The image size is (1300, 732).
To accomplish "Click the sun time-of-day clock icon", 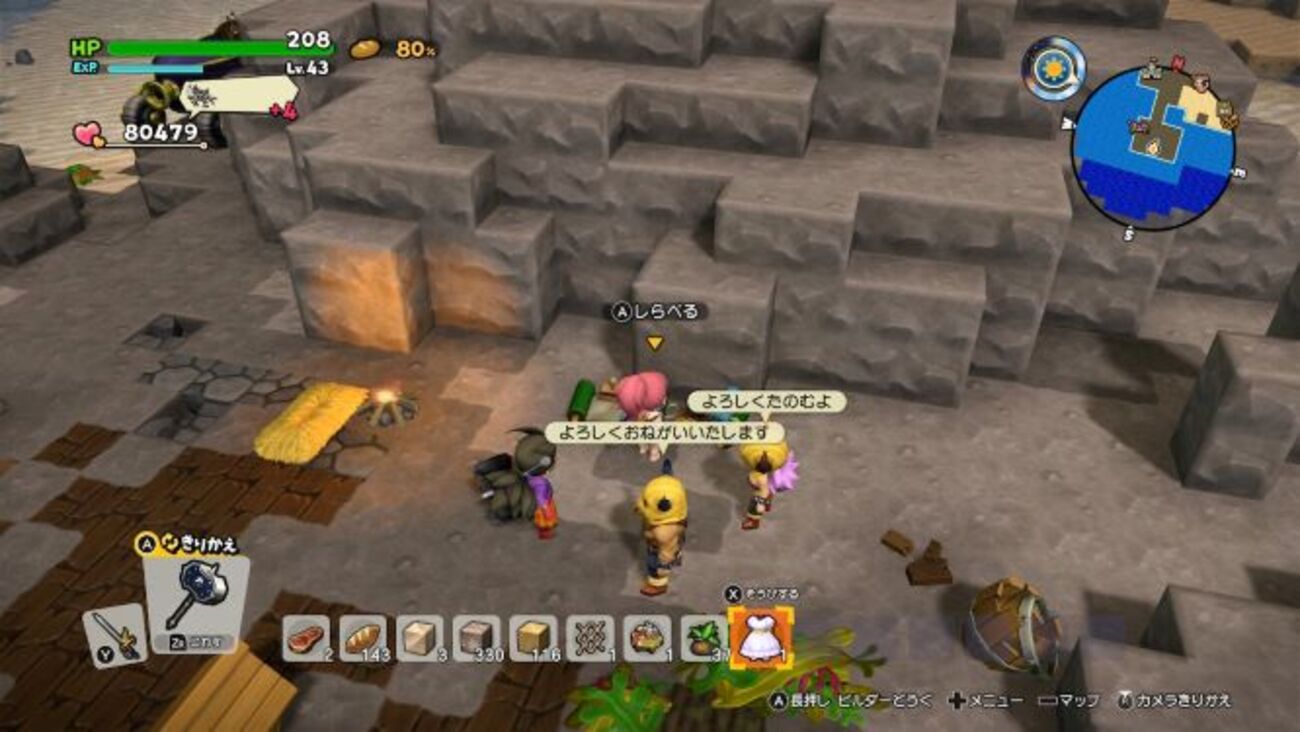I will click(1053, 68).
